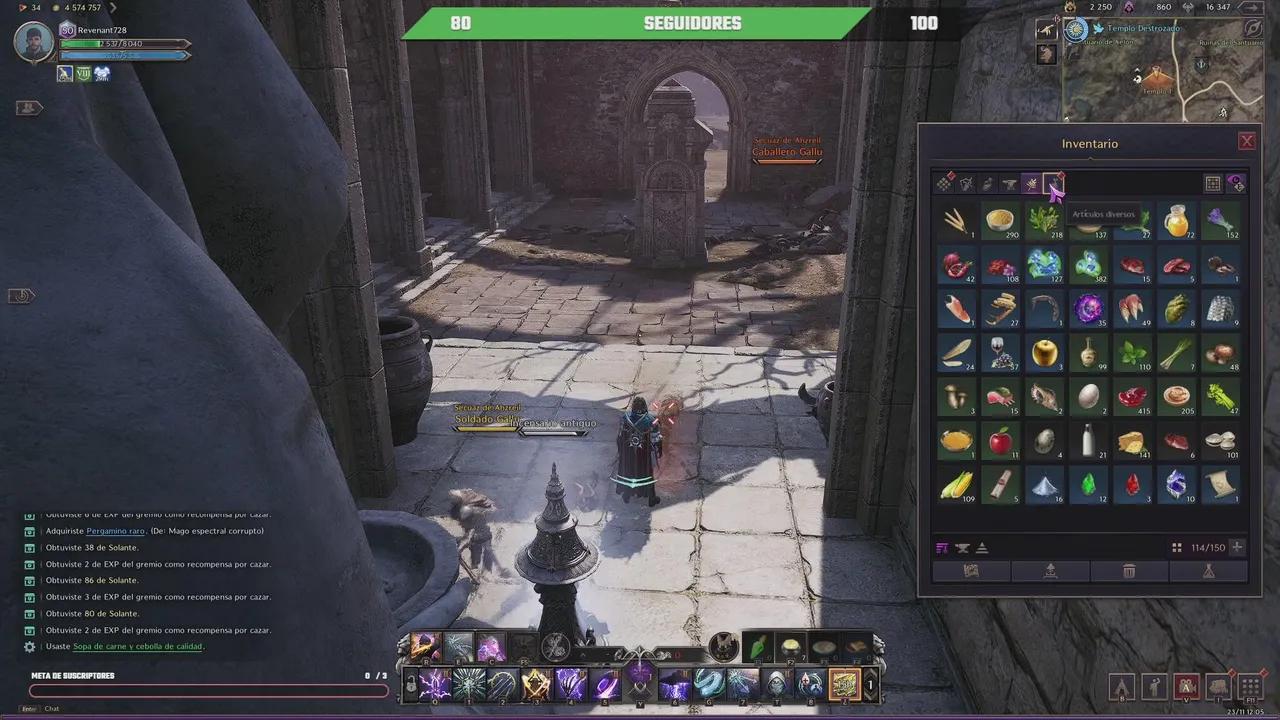Click the flask button at inventory bottom row
This screenshot has width=1280, height=720.
pyautogui.click(x=1208, y=570)
